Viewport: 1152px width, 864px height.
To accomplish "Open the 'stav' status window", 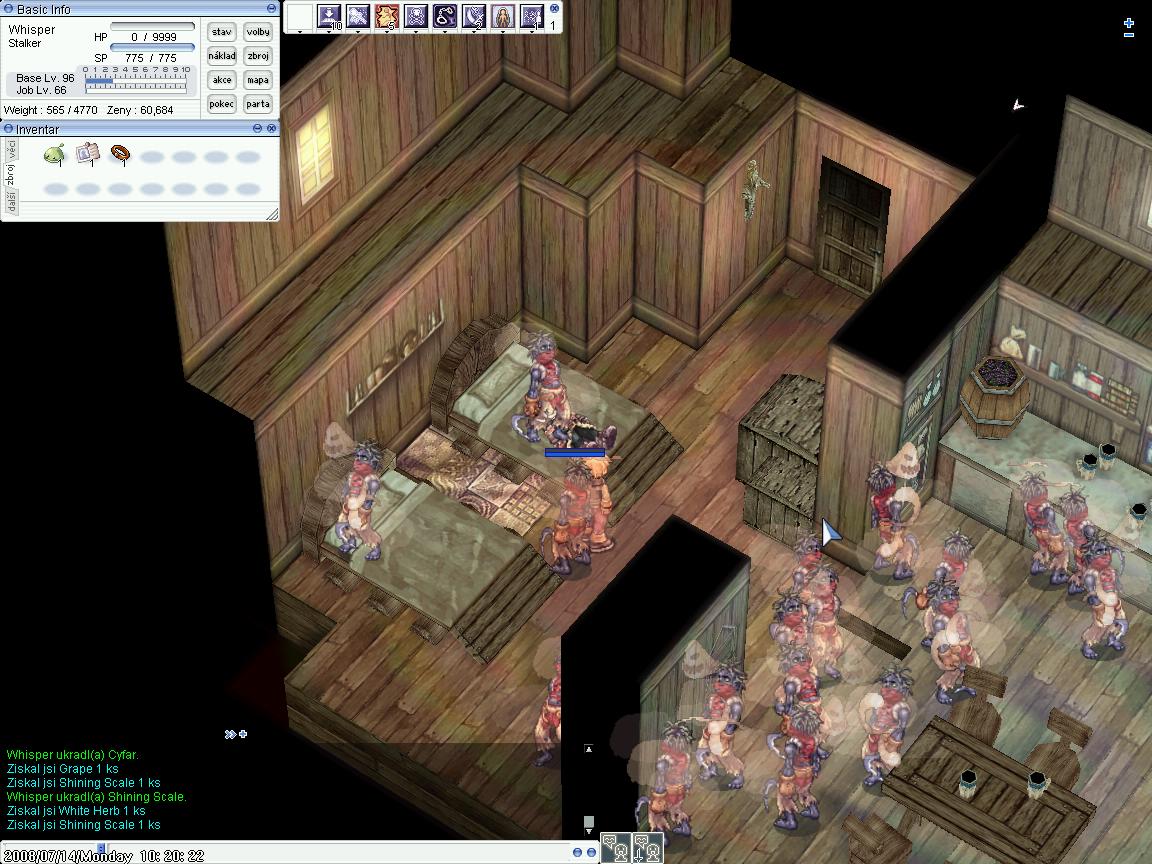I will tap(221, 32).
